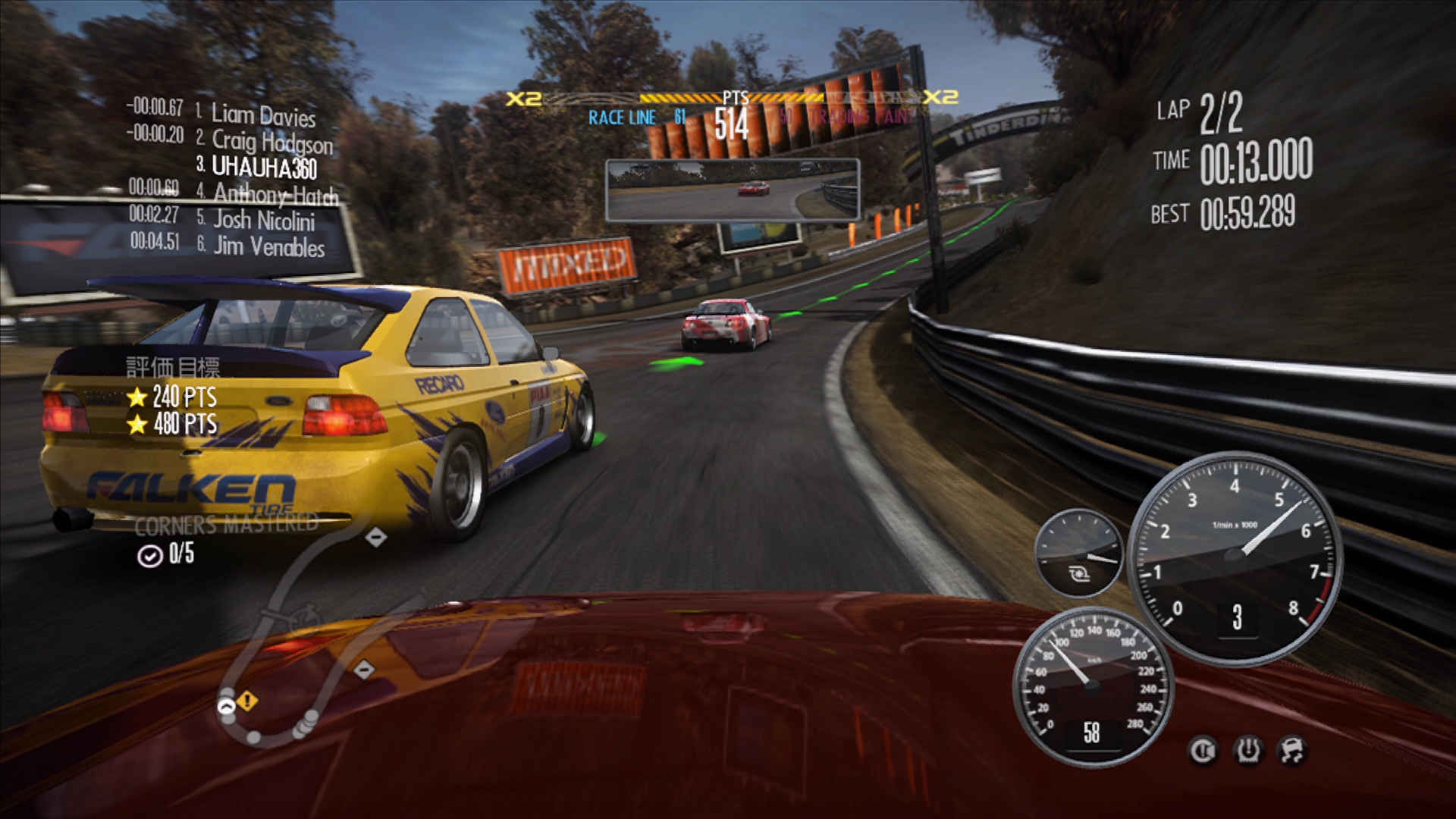Select the 480 PTS star objective

(x=172, y=424)
